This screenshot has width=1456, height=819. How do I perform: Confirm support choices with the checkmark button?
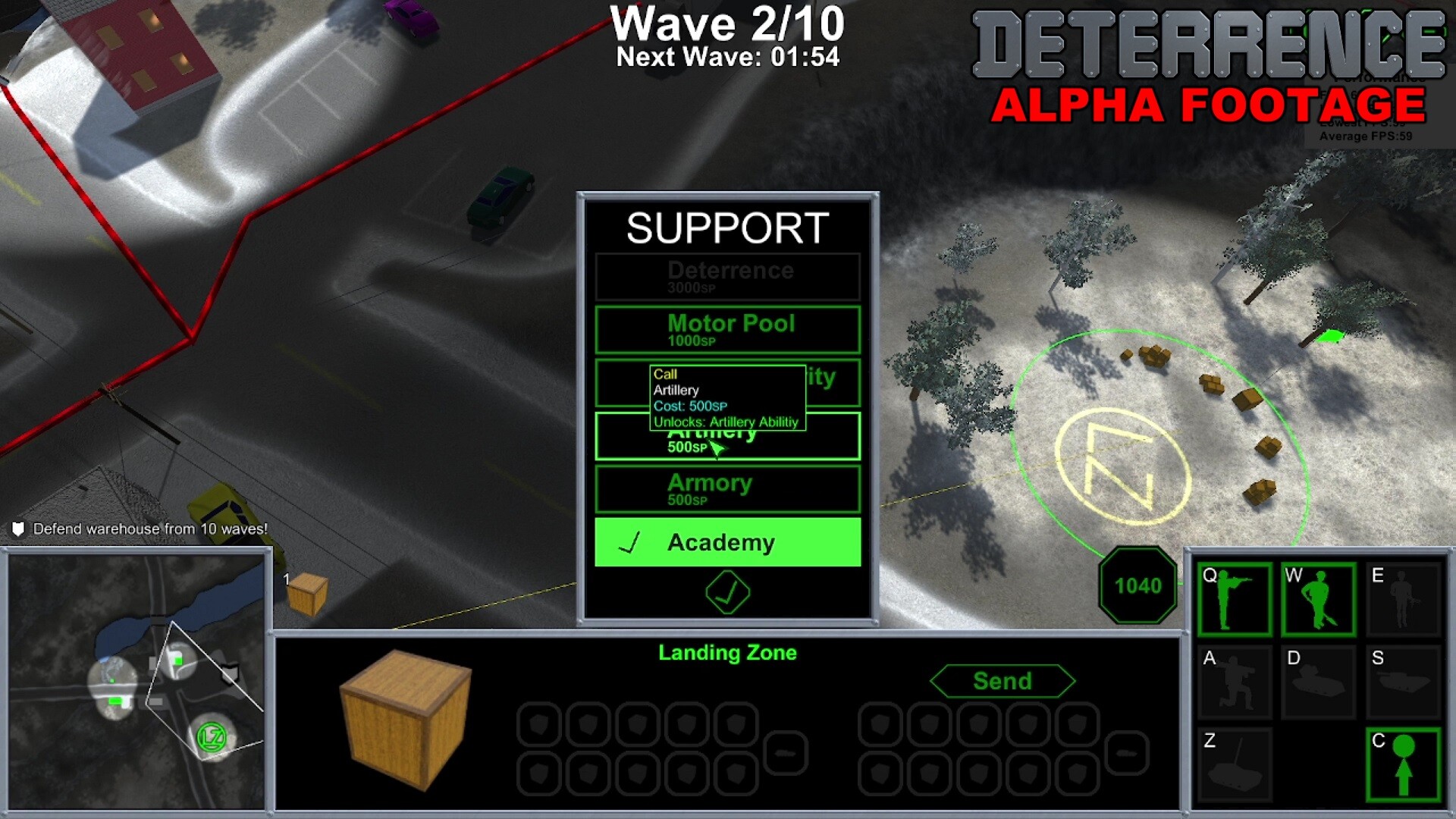[x=726, y=594]
